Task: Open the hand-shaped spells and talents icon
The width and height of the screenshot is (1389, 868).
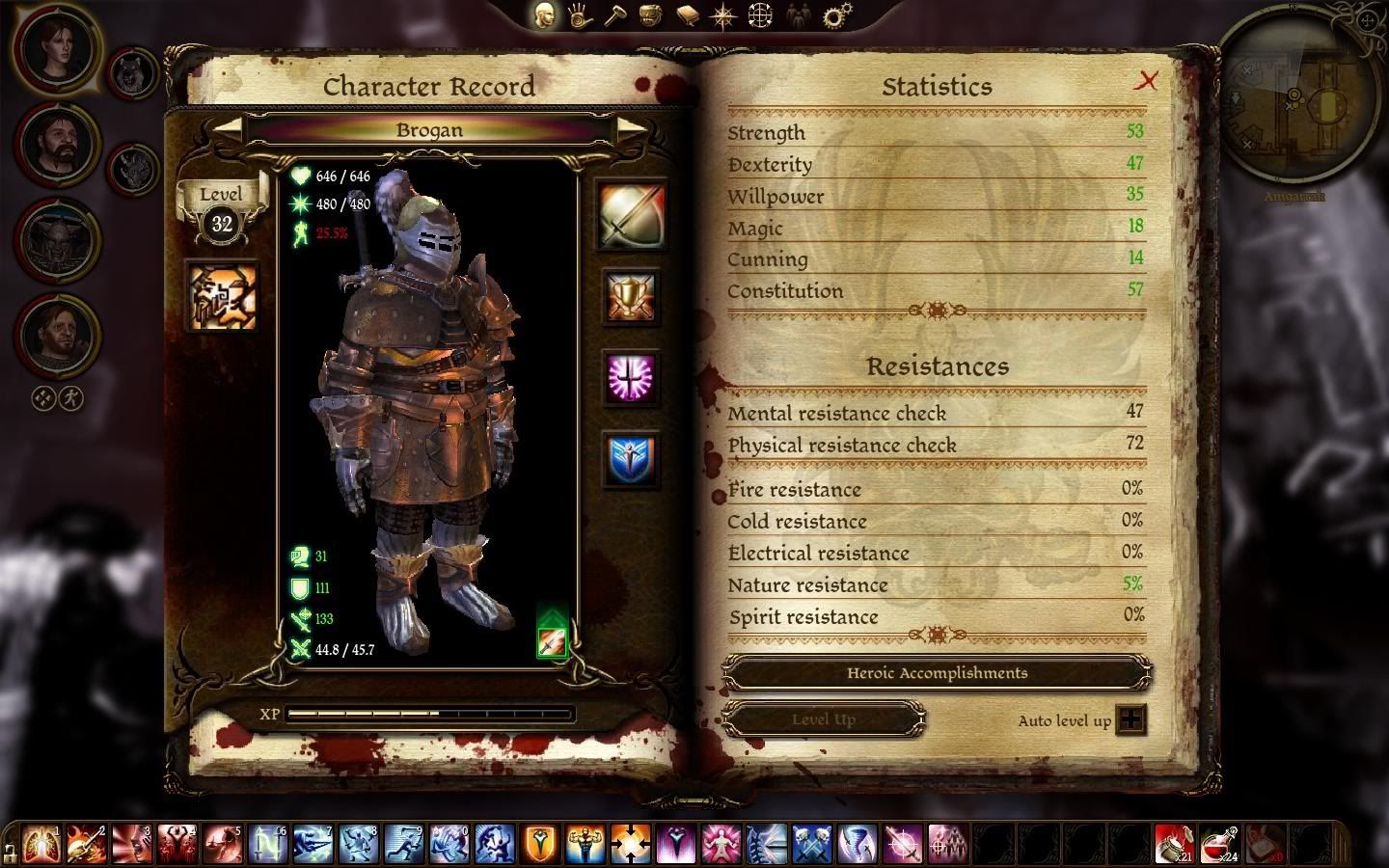Action: (581, 15)
